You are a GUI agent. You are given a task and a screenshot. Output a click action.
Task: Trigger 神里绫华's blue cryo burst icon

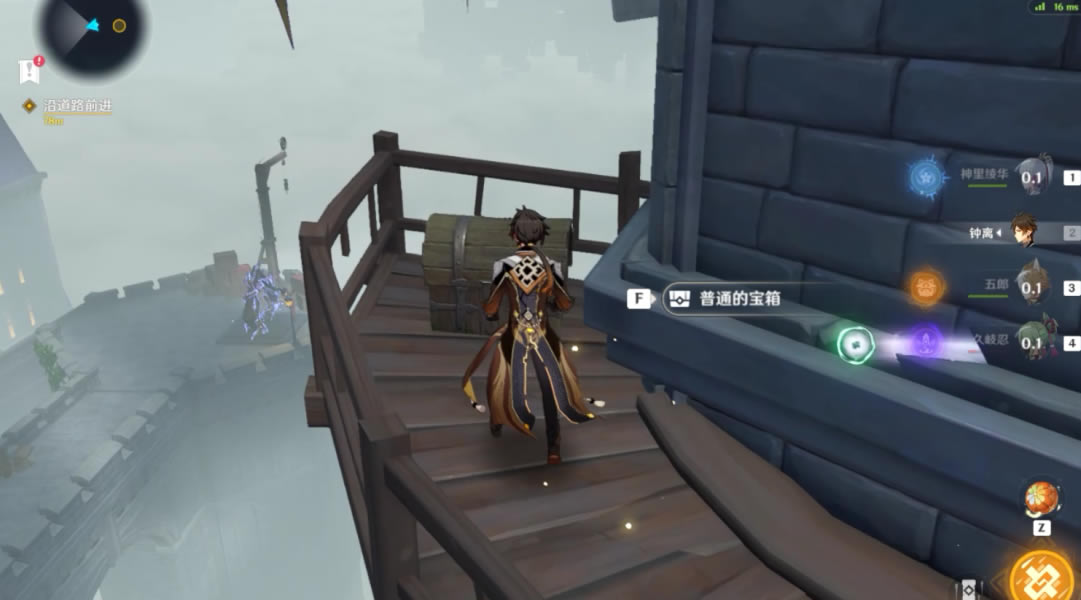pos(927,179)
